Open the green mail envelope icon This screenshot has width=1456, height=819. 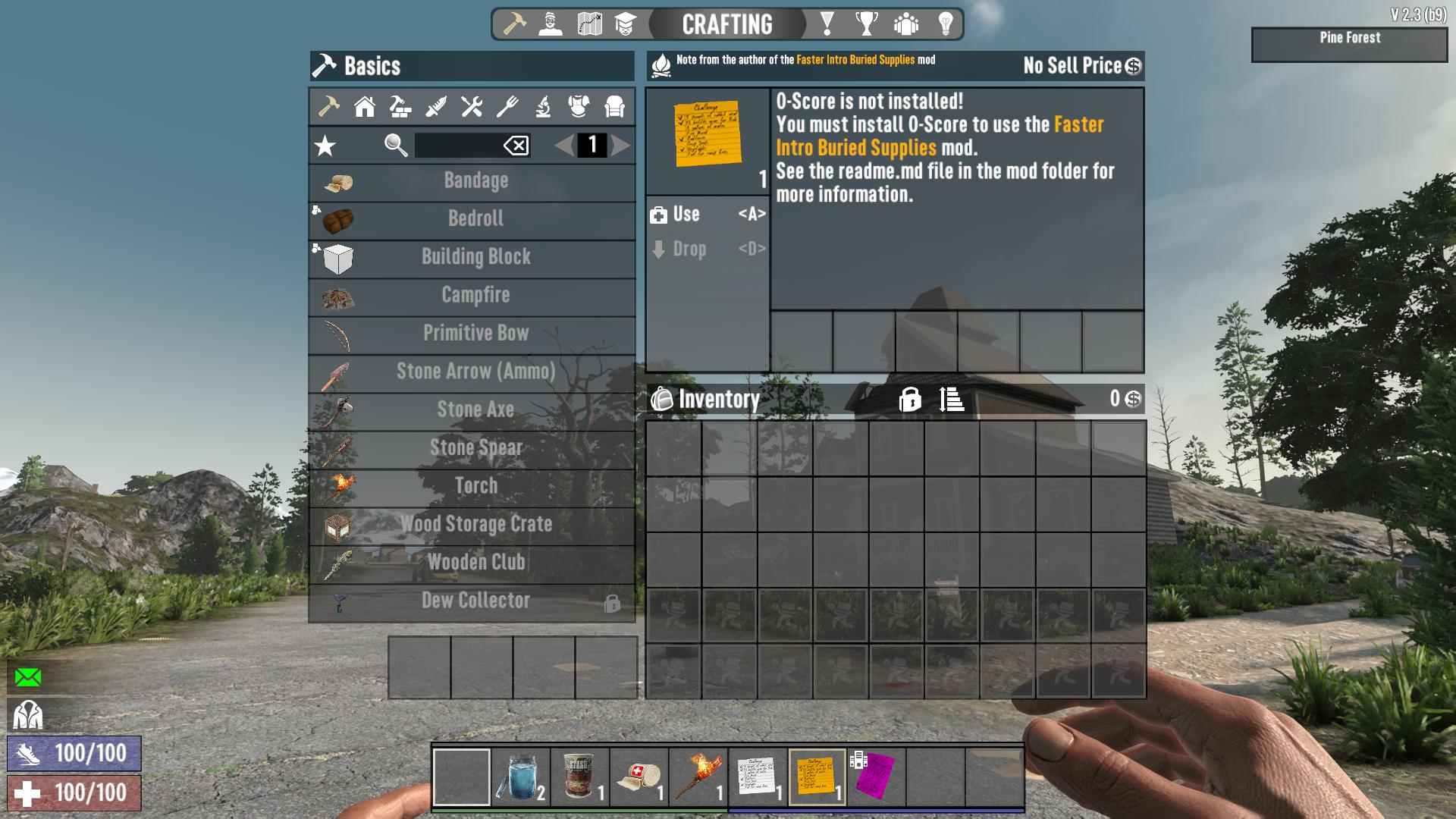[28, 677]
